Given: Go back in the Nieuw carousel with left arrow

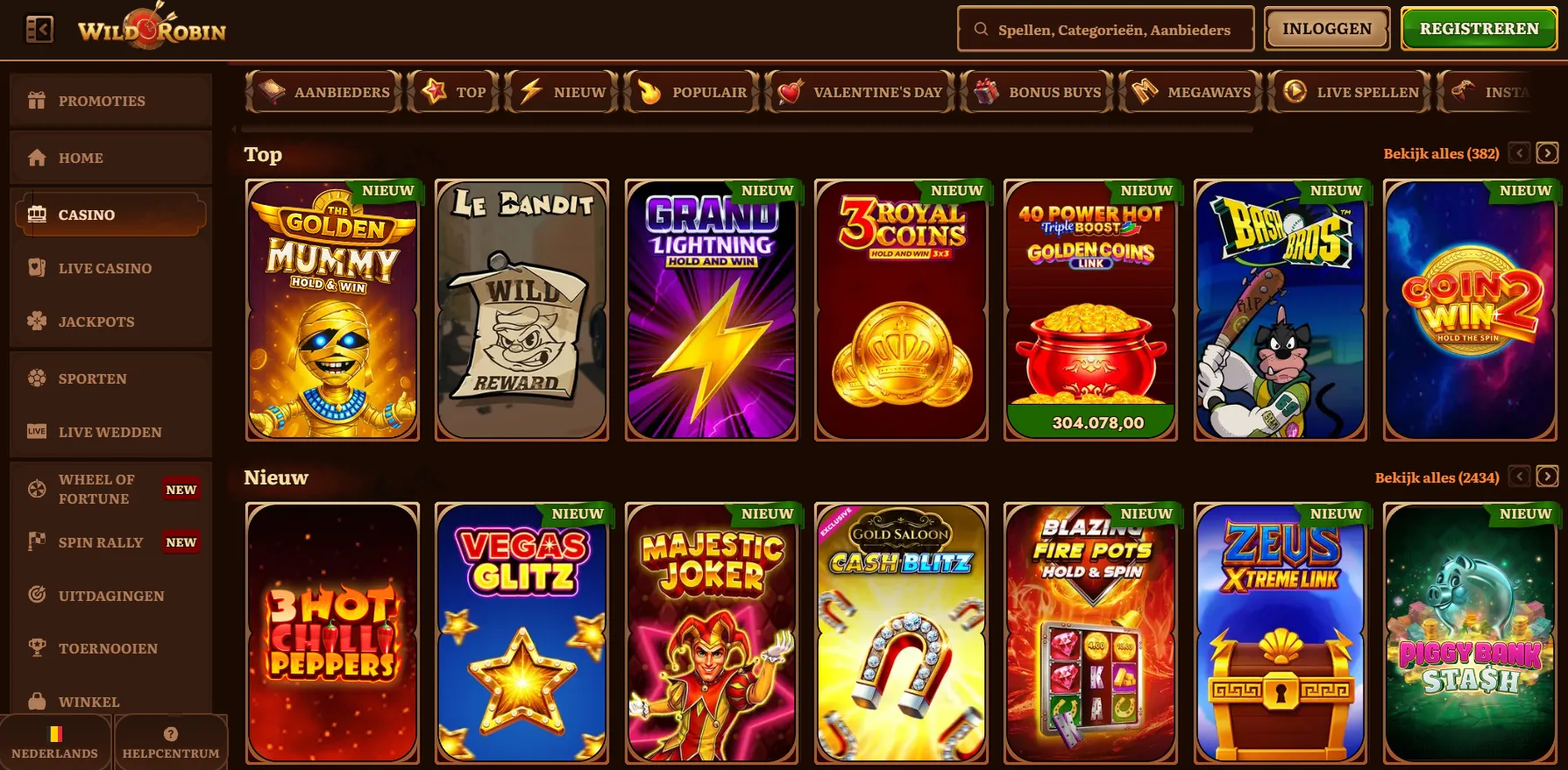Looking at the screenshot, I should pyautogui.click(x=1519, y=477).
